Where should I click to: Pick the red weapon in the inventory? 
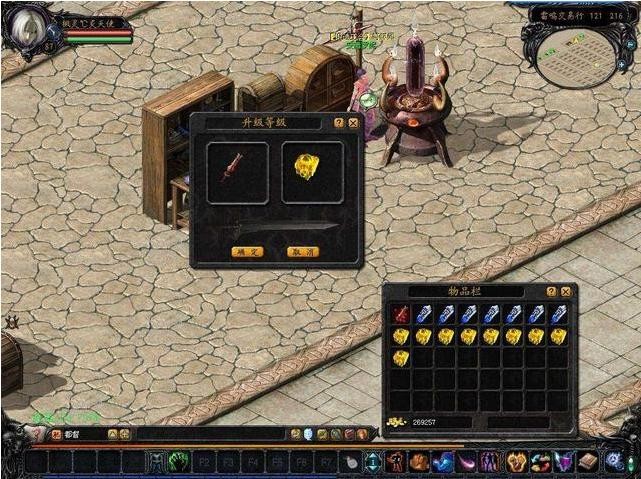(x=400, y=315)
